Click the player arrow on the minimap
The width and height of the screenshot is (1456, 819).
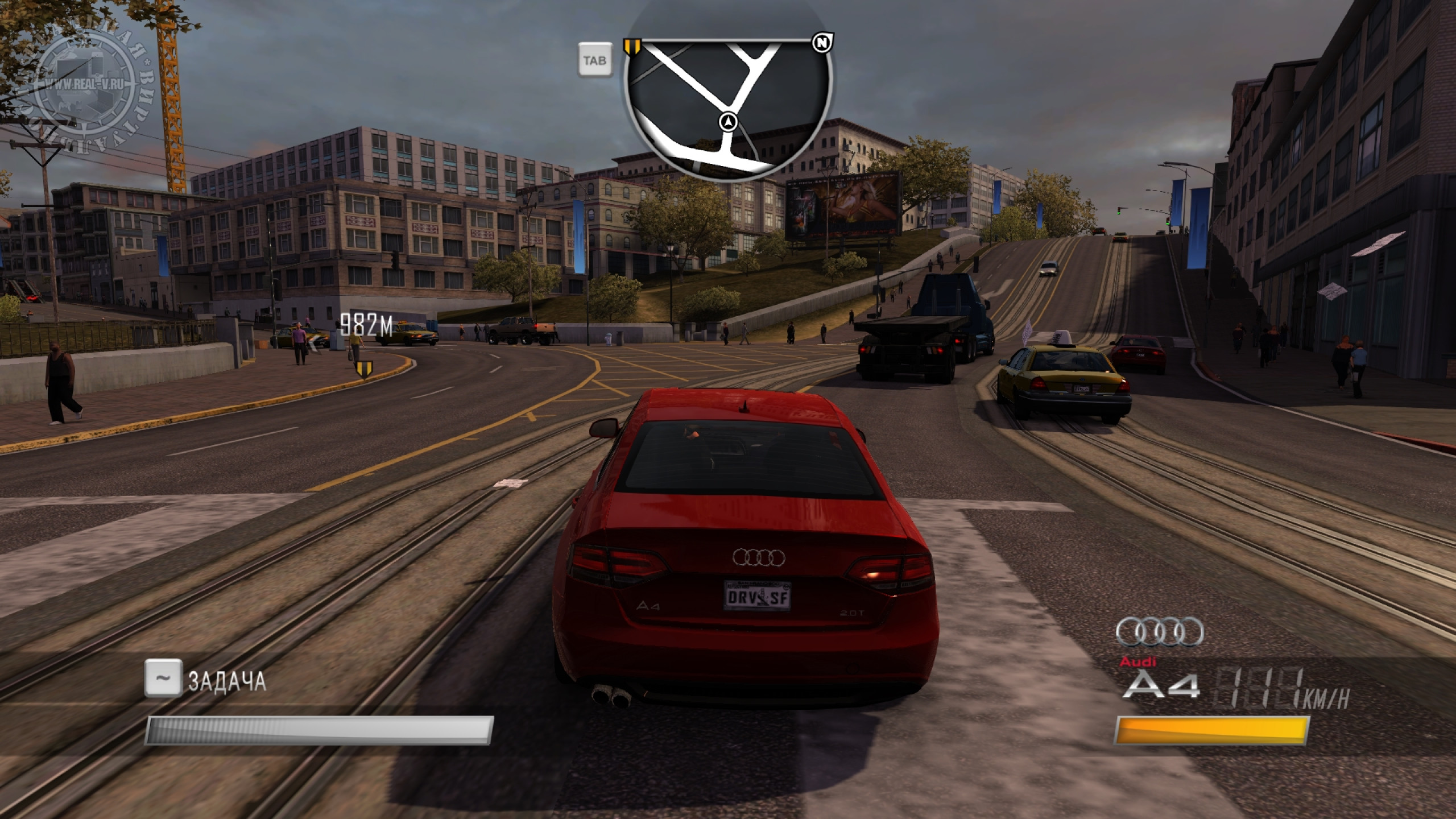point(729,122)
